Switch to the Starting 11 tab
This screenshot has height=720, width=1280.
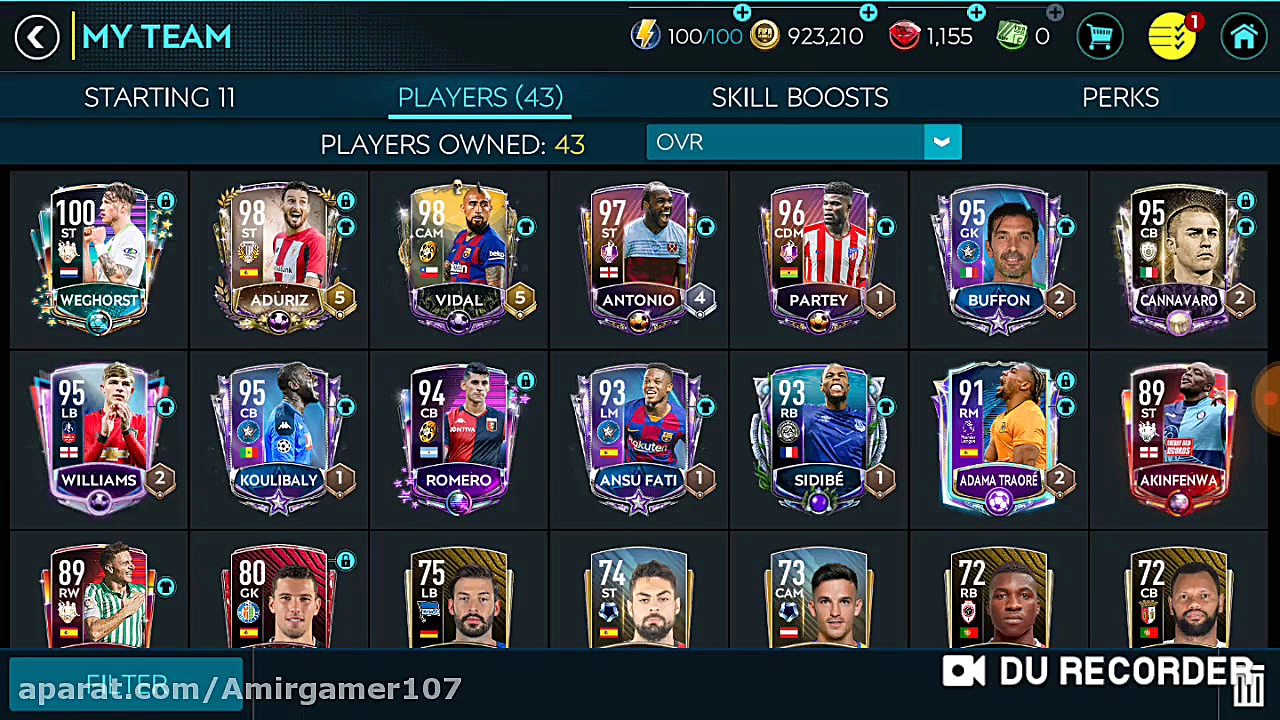coord(159,97)
